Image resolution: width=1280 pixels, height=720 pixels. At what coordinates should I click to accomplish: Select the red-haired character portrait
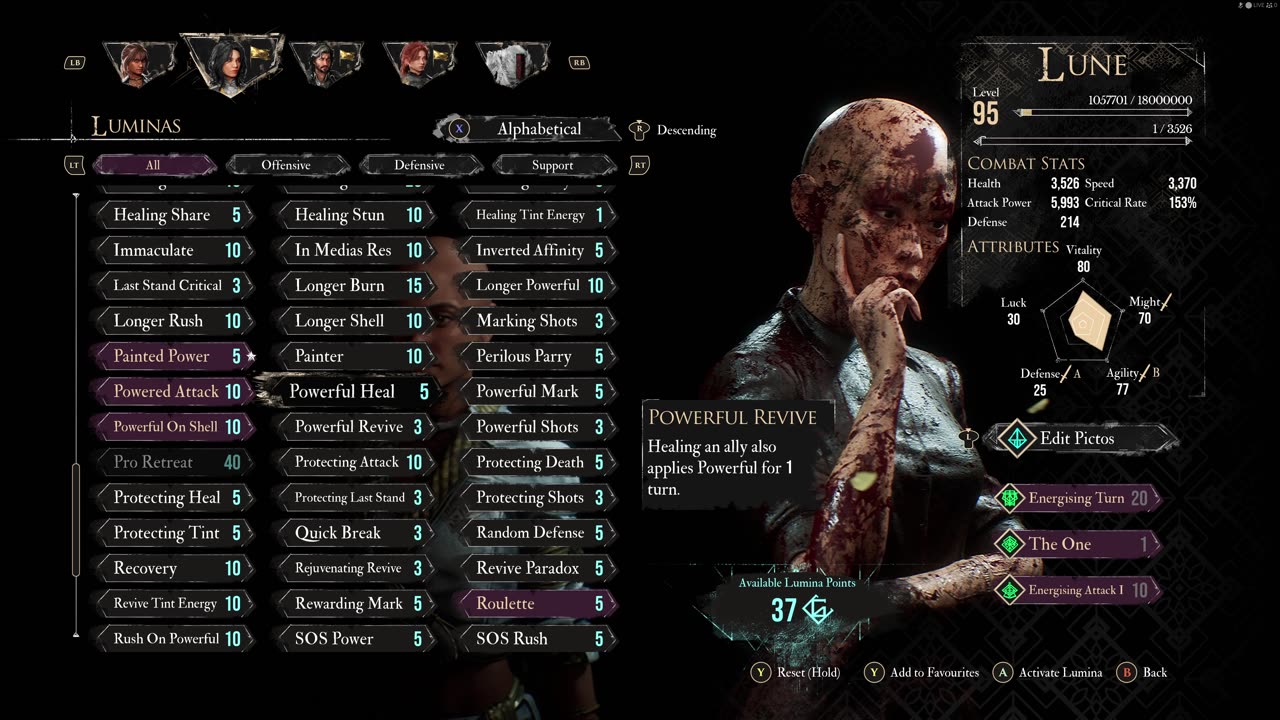click(417, 63)
